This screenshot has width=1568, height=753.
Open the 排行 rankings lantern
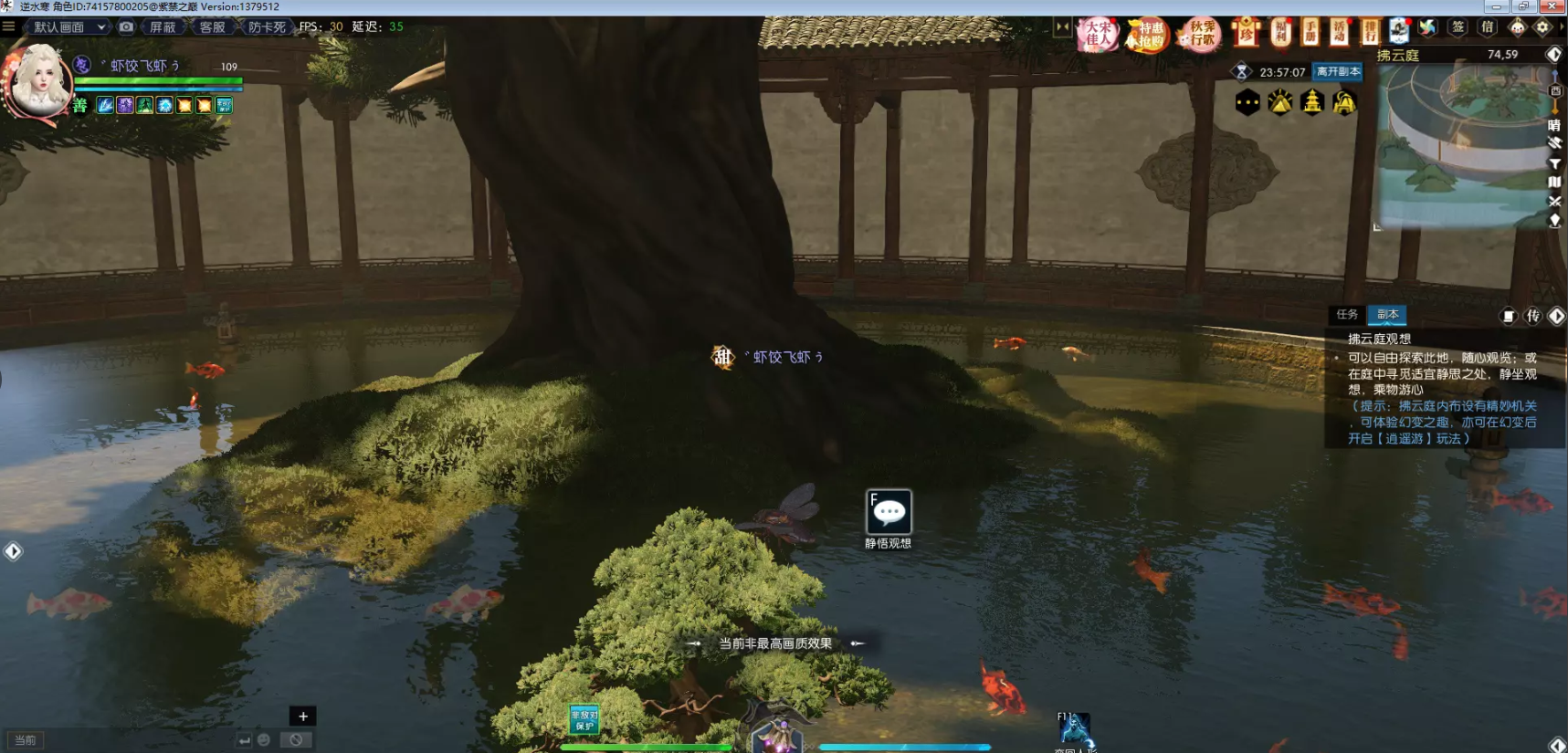(x=1369, y=33)
